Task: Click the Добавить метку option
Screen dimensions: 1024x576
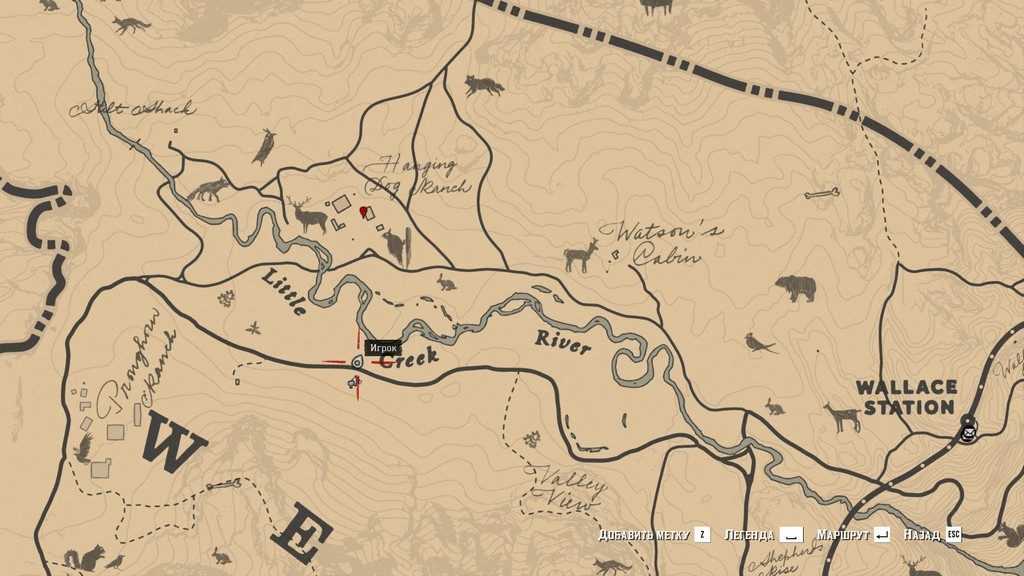Action: click(654, 535)
